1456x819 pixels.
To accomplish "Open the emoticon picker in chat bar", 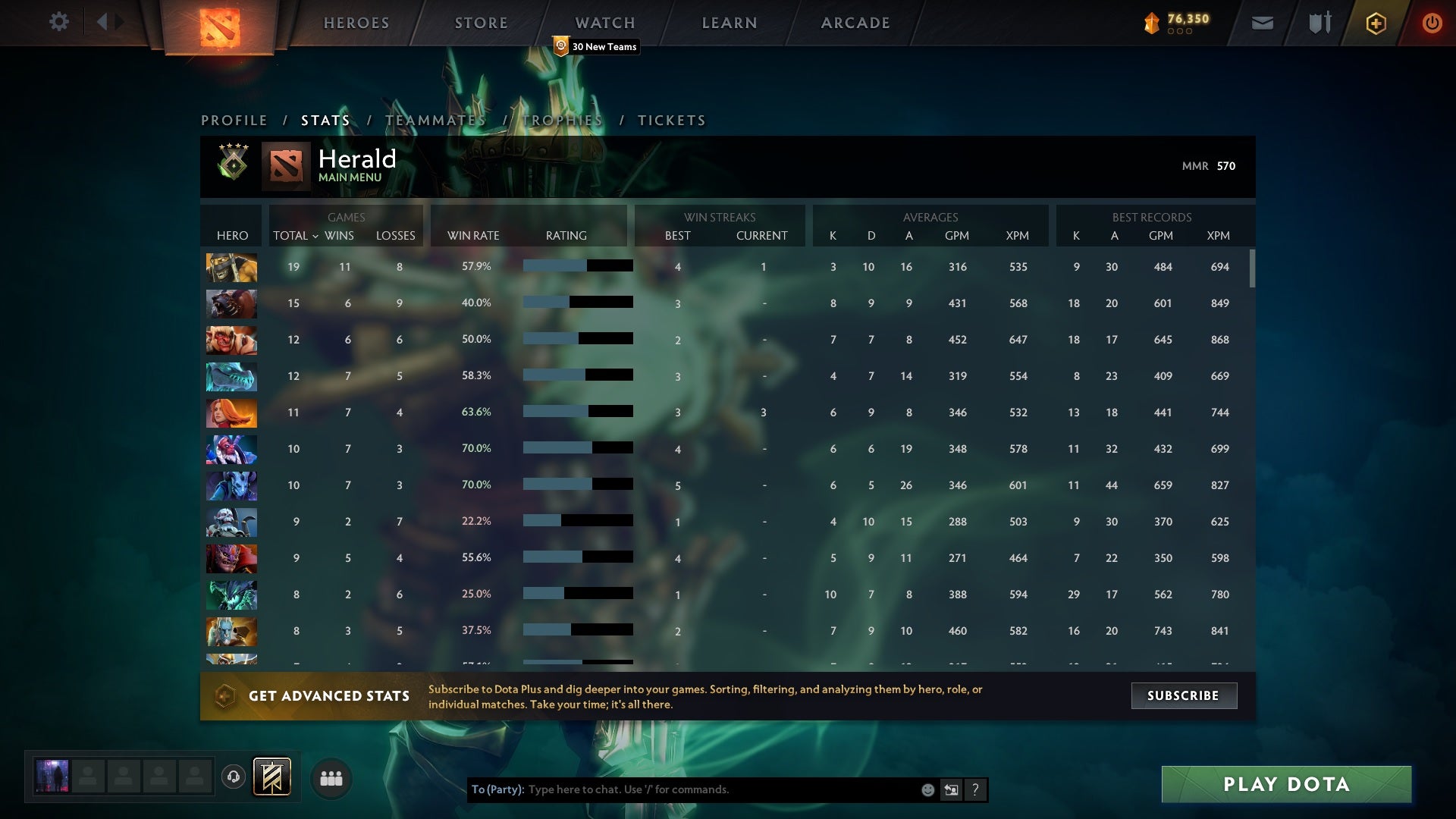I will tap(928, 789).
